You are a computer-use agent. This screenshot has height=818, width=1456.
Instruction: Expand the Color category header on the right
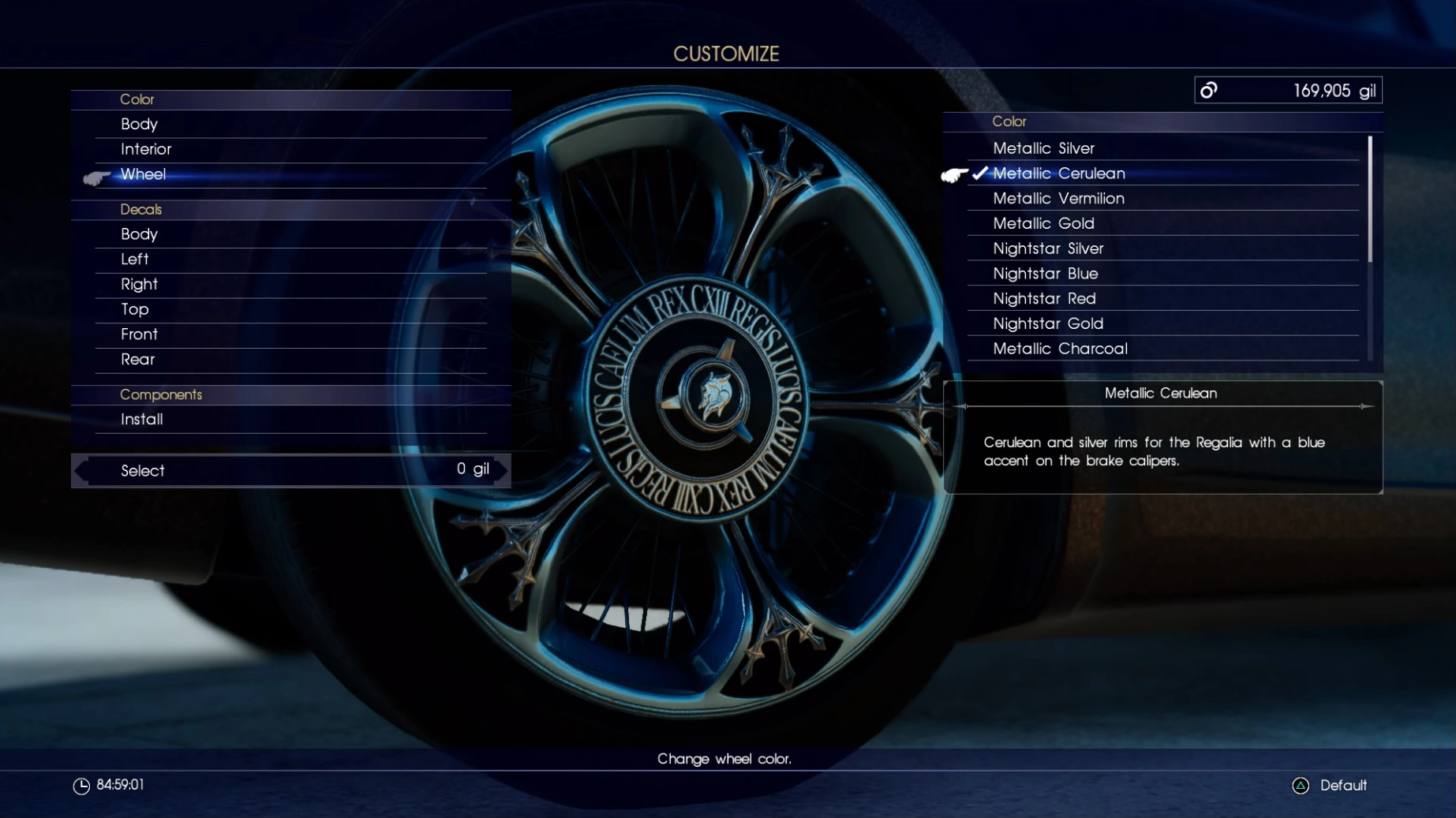(x=1008, y=121)
